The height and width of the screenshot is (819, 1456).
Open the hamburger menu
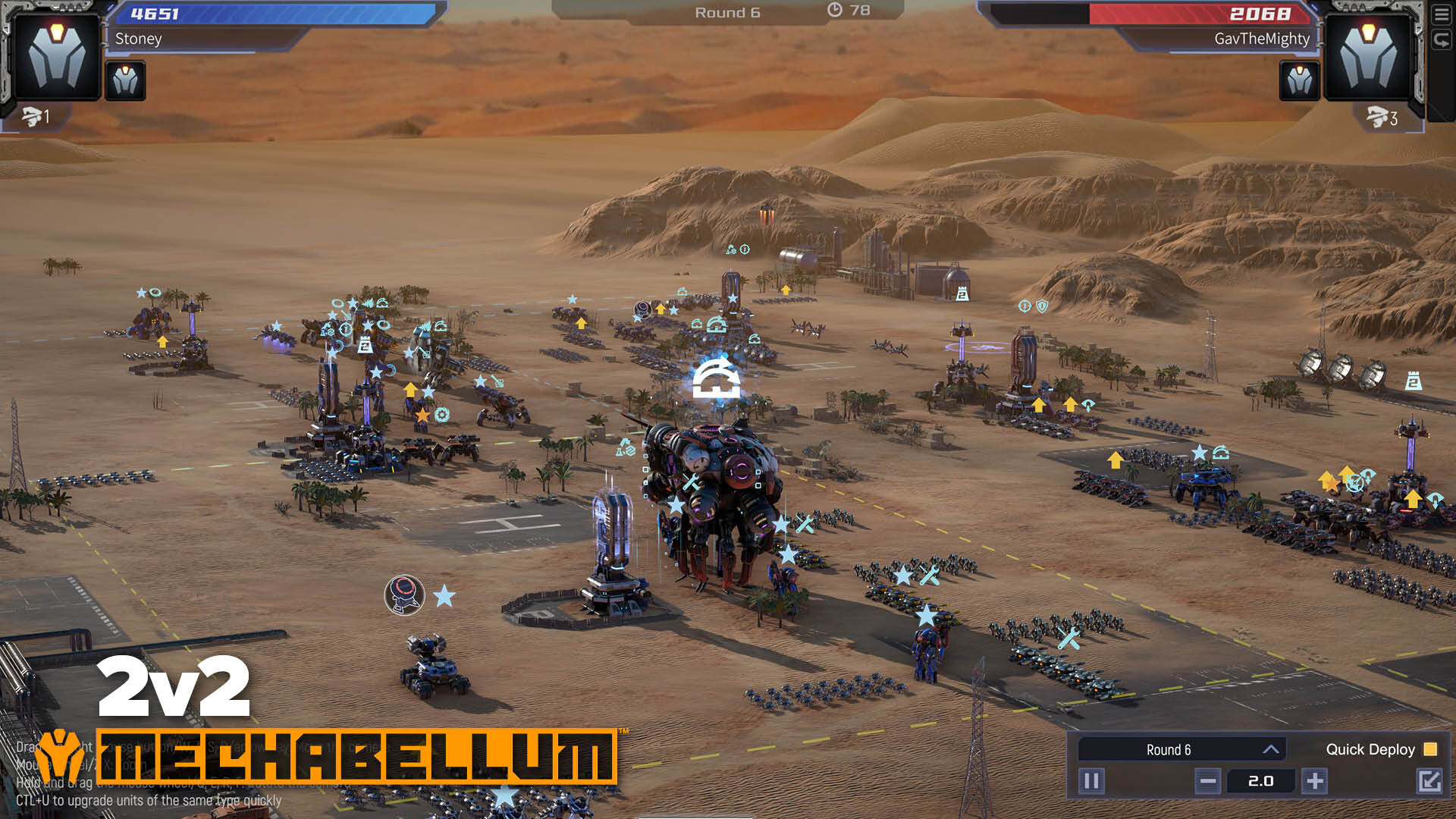click(x=1441, y=14)
